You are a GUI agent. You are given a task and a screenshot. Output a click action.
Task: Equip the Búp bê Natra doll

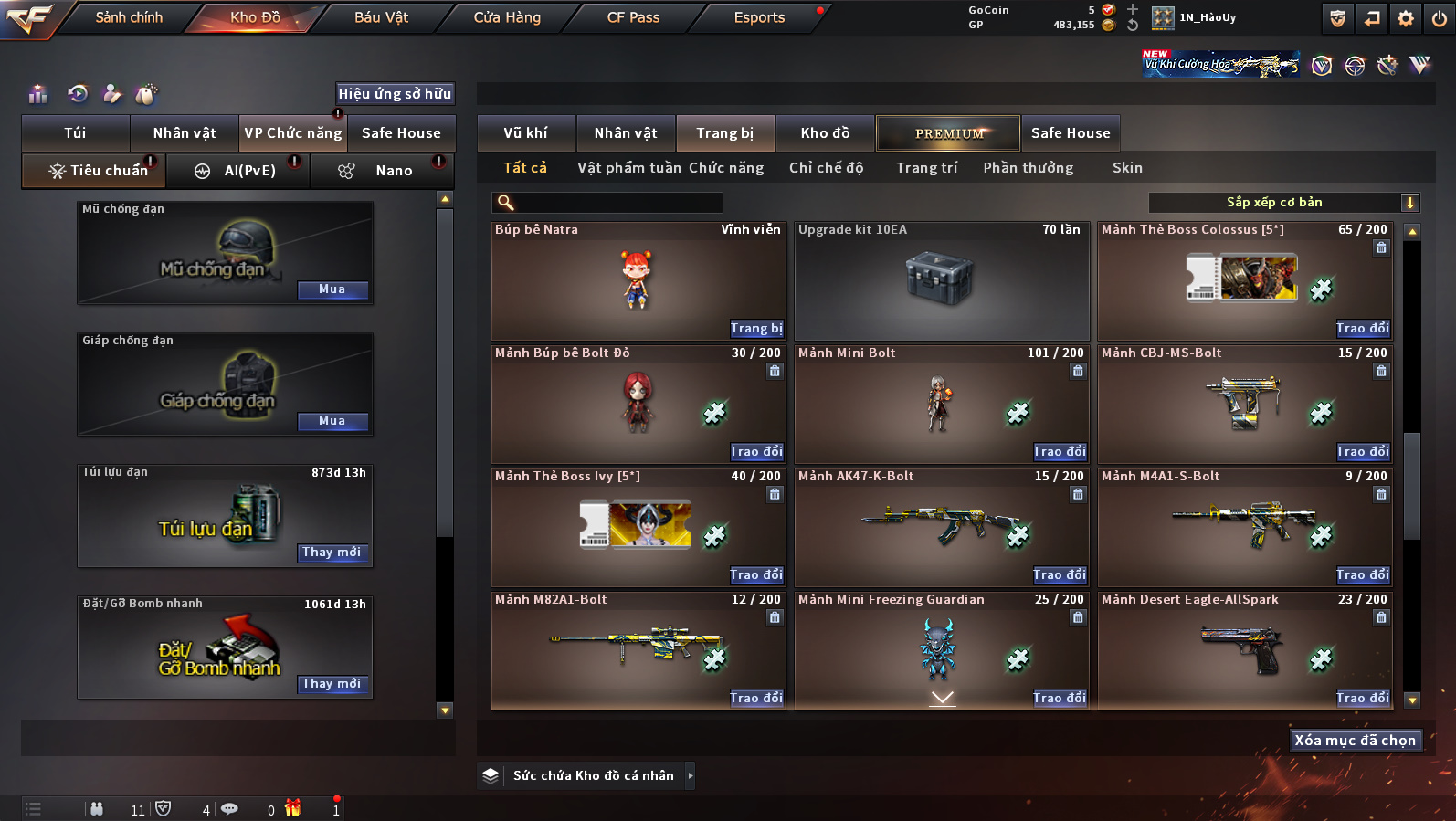[756, 329]
